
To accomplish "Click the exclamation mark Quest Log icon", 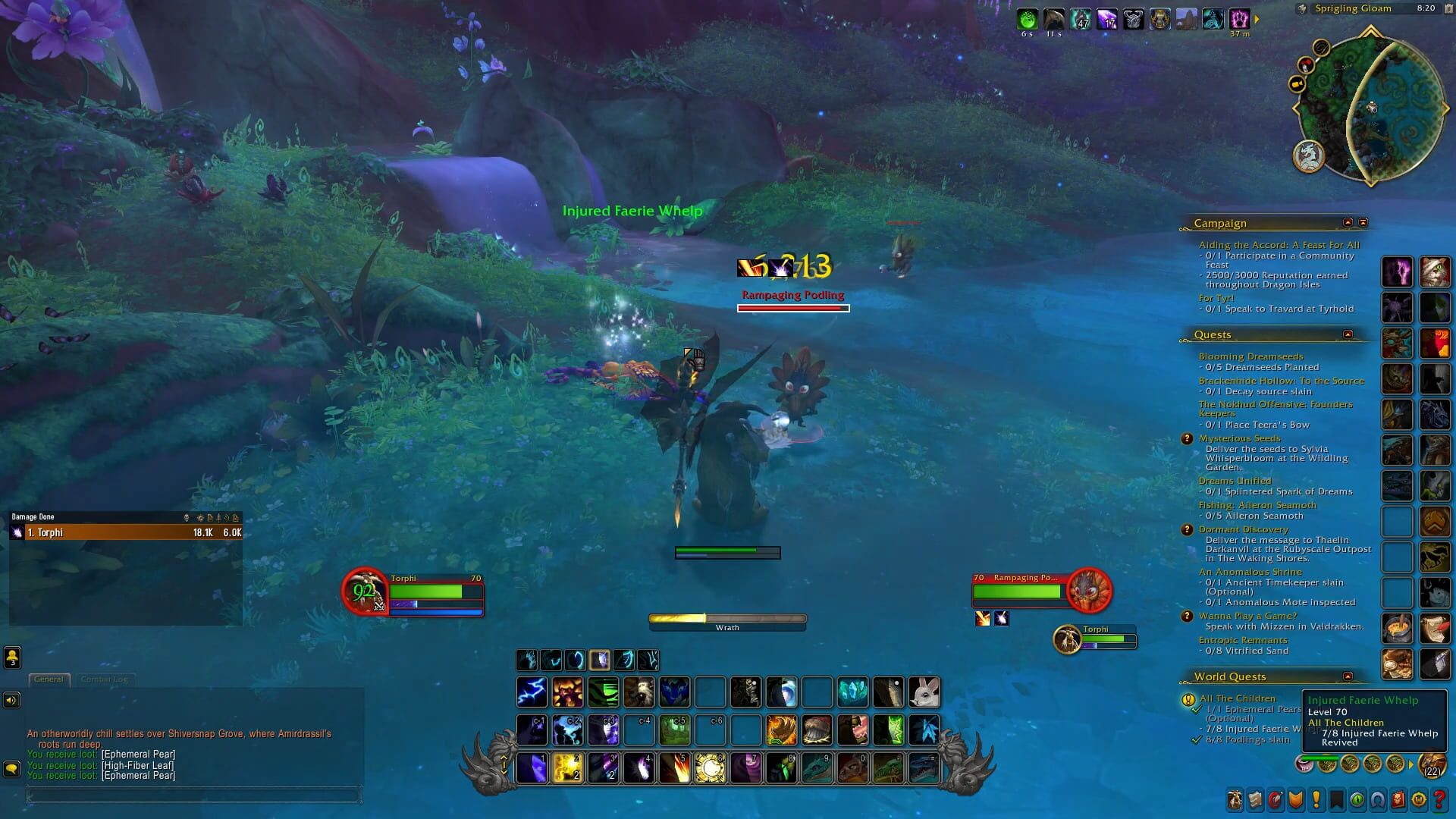I will pyautogui.click(x=1315, y=797).
